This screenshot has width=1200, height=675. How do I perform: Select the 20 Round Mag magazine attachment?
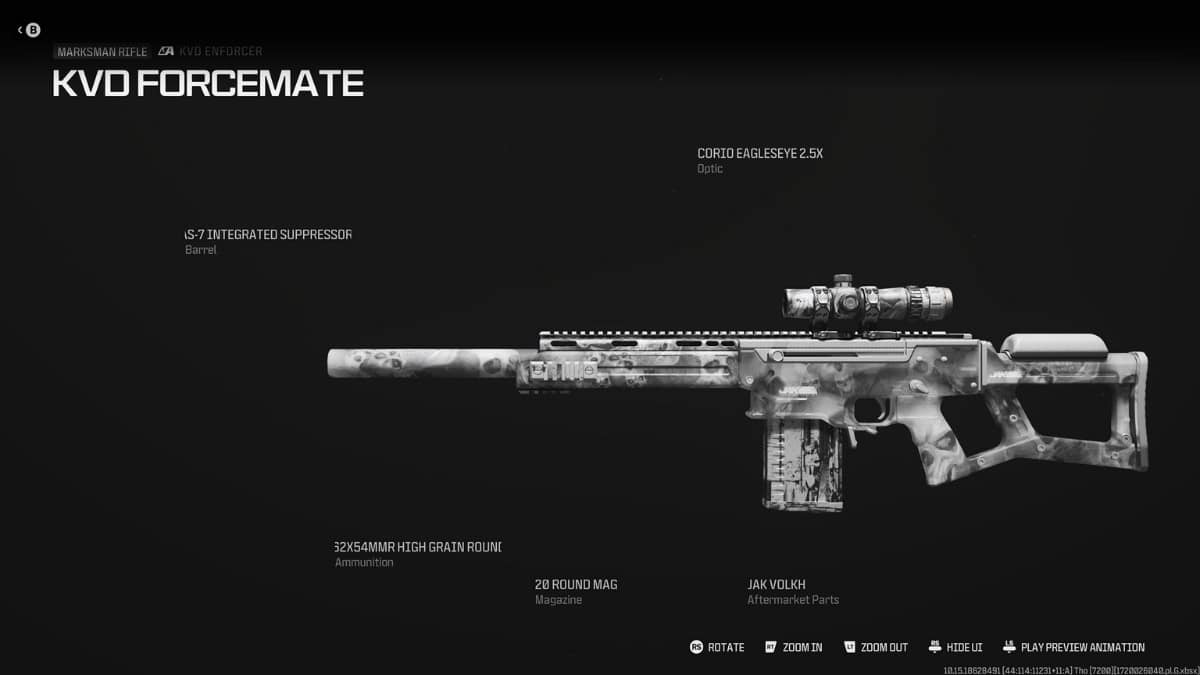point(576,584)
